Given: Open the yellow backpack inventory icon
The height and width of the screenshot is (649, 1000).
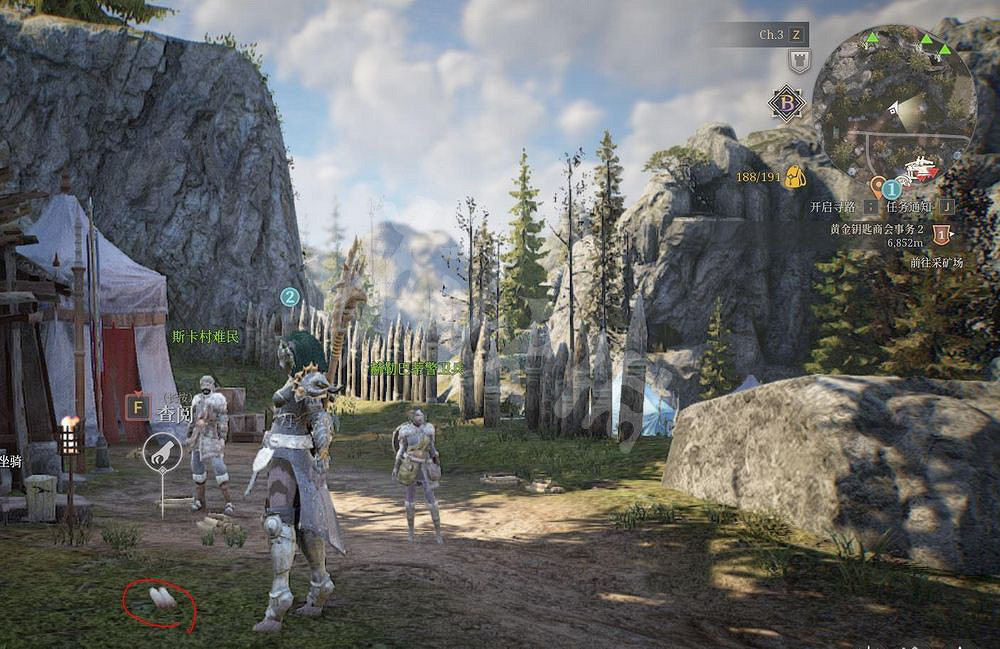Looking at the screenshot, I should click(796, 177).
